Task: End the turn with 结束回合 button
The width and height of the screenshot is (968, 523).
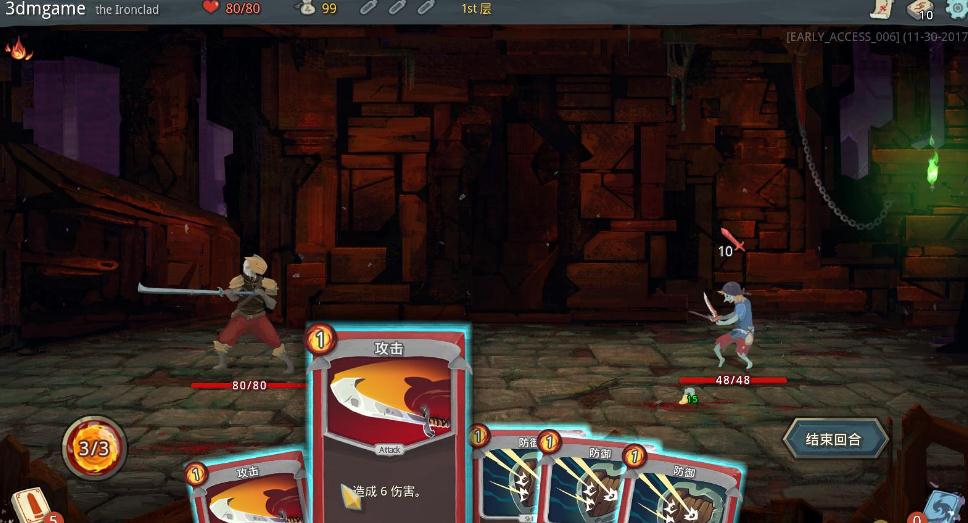Action: pyautogui.click(x=834, y=439)
